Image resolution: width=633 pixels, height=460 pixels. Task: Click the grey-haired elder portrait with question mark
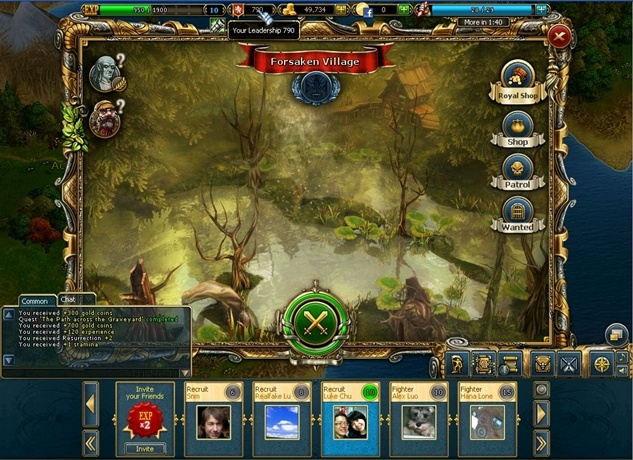(x=104, y=70)
